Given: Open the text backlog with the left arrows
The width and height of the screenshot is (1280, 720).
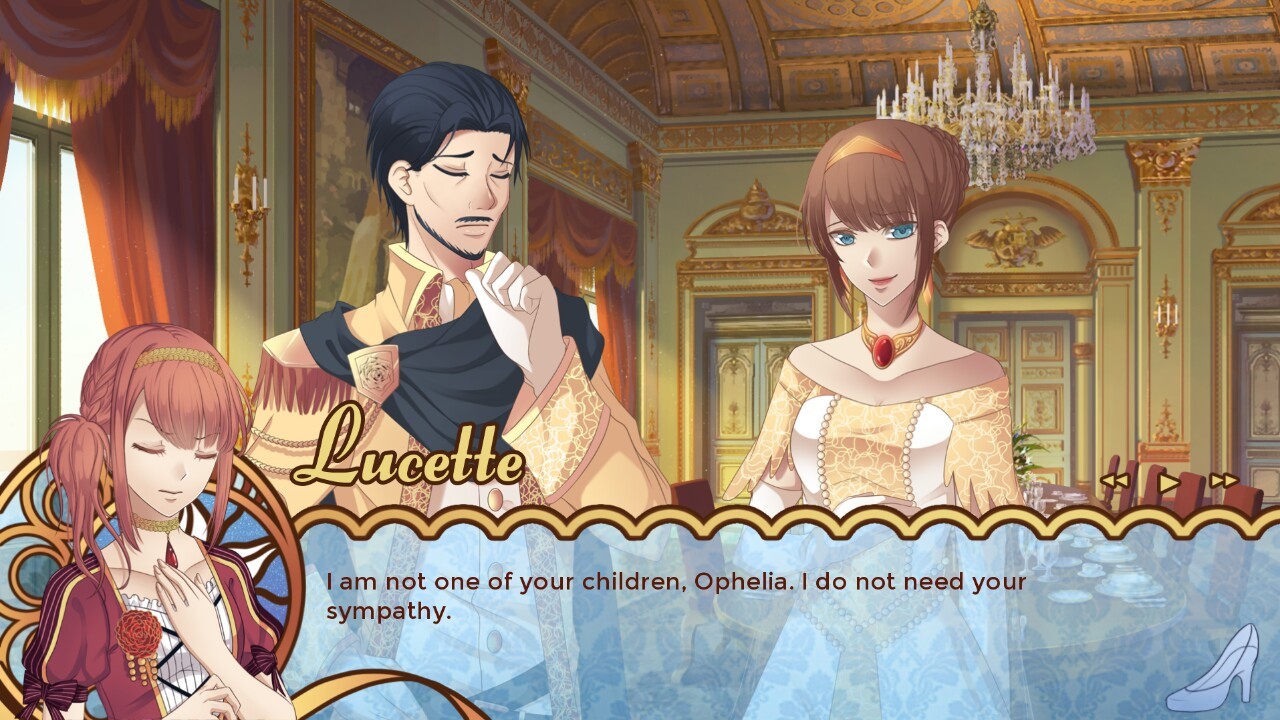Looking at the screenshot, I should [x=1115, y=480].
